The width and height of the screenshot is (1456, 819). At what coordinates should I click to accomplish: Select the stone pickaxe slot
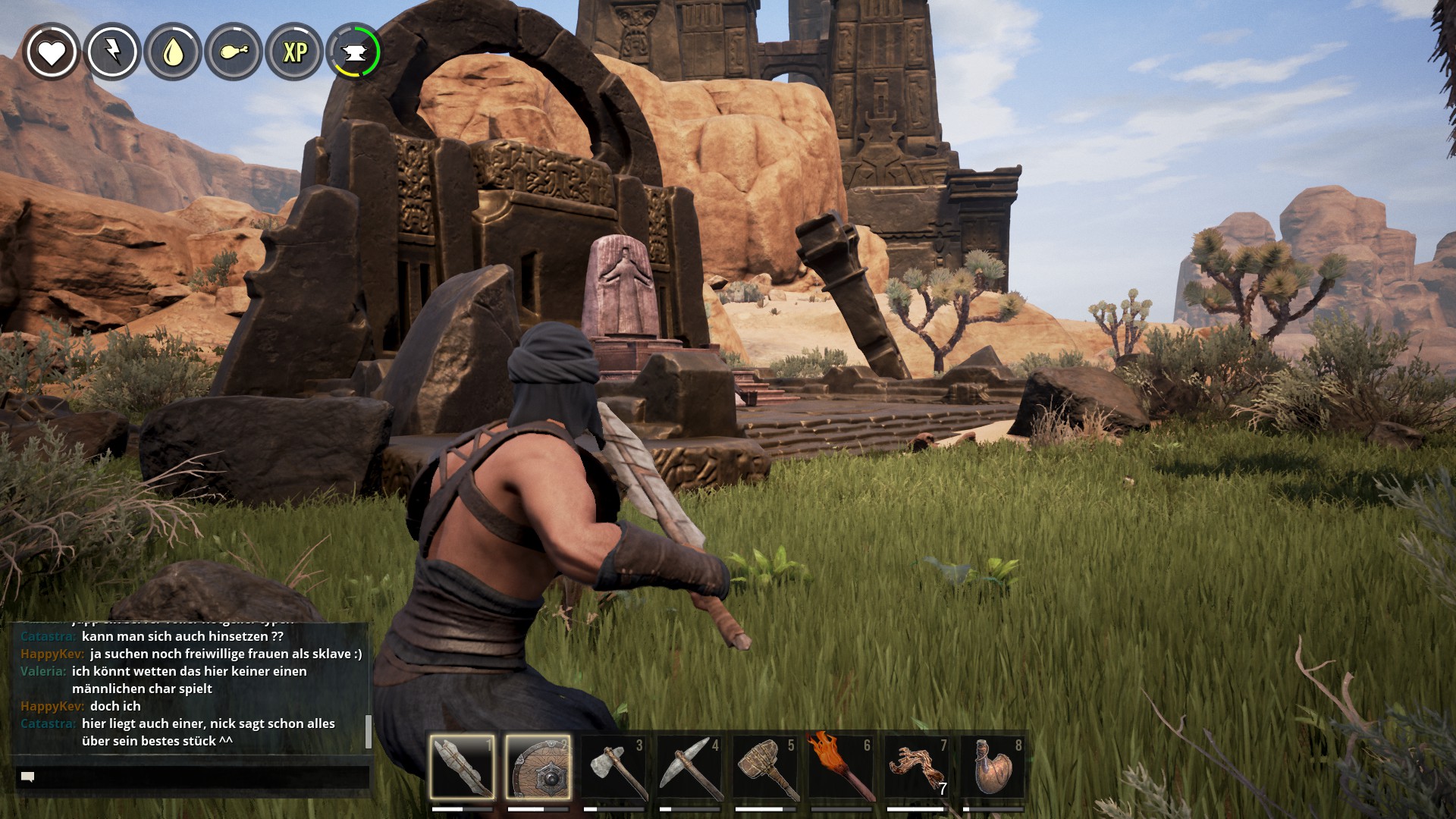point(689,767)
